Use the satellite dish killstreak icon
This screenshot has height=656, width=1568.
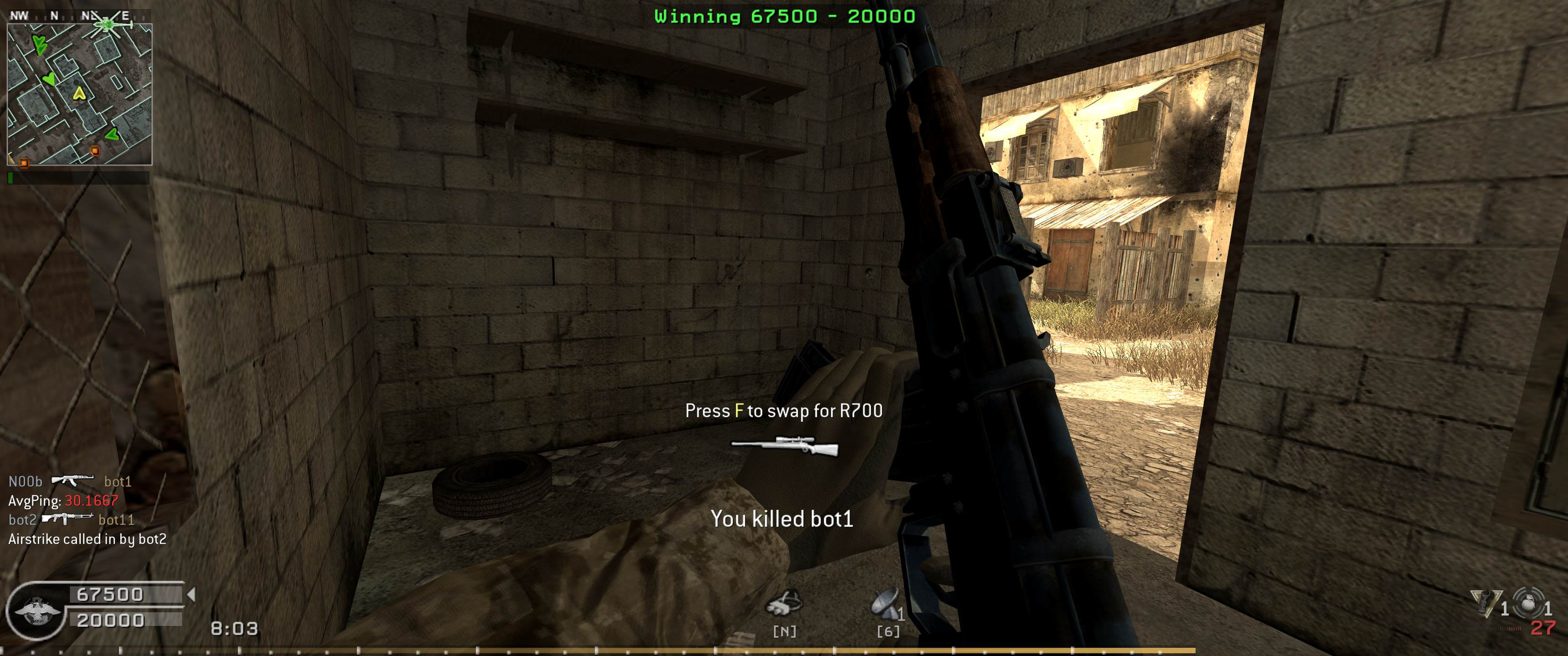(x=886, y=604)
